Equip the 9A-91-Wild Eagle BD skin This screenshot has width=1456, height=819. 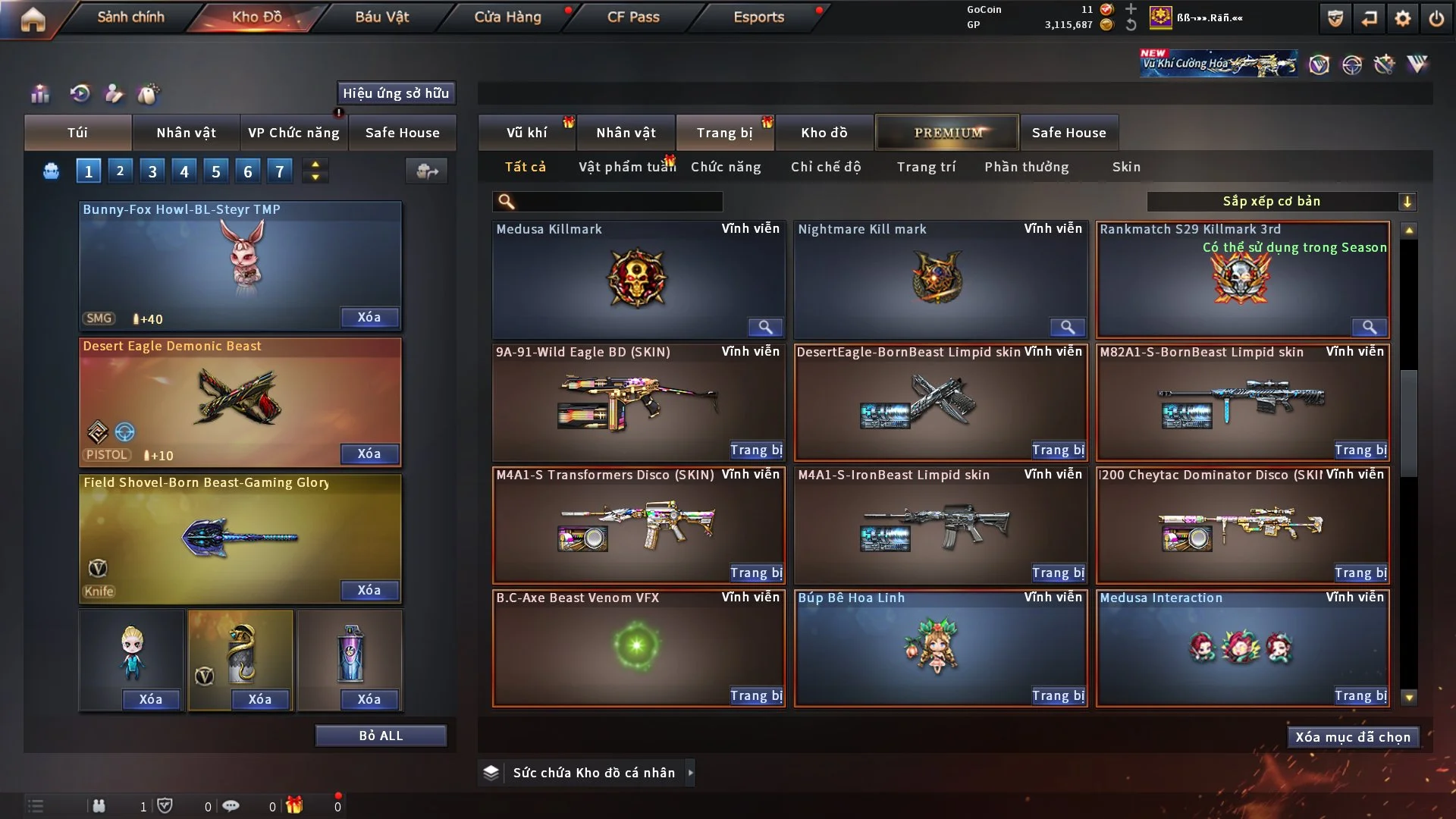coord(756,450)
